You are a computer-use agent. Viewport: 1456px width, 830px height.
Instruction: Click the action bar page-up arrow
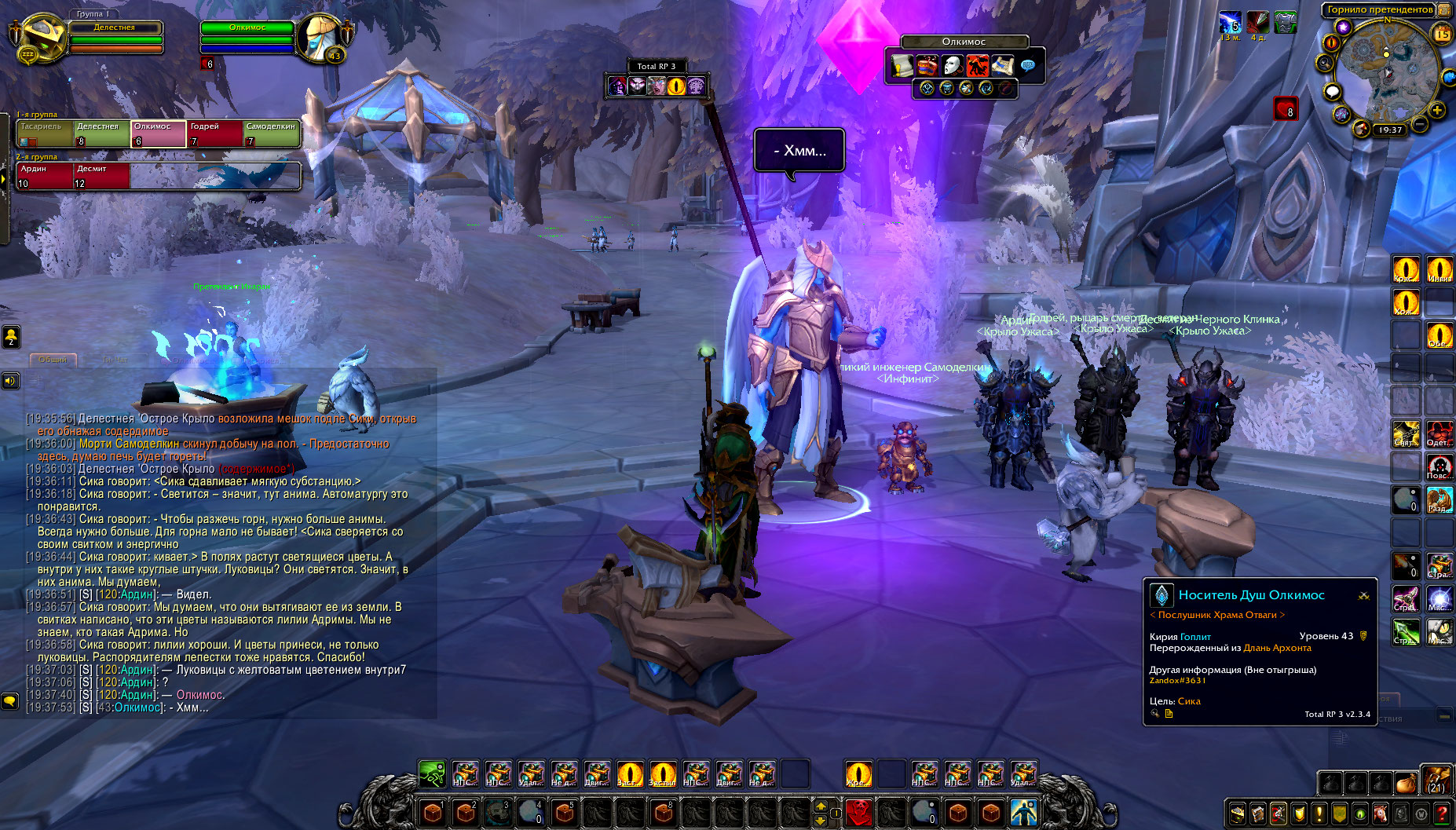click(821, 806)
